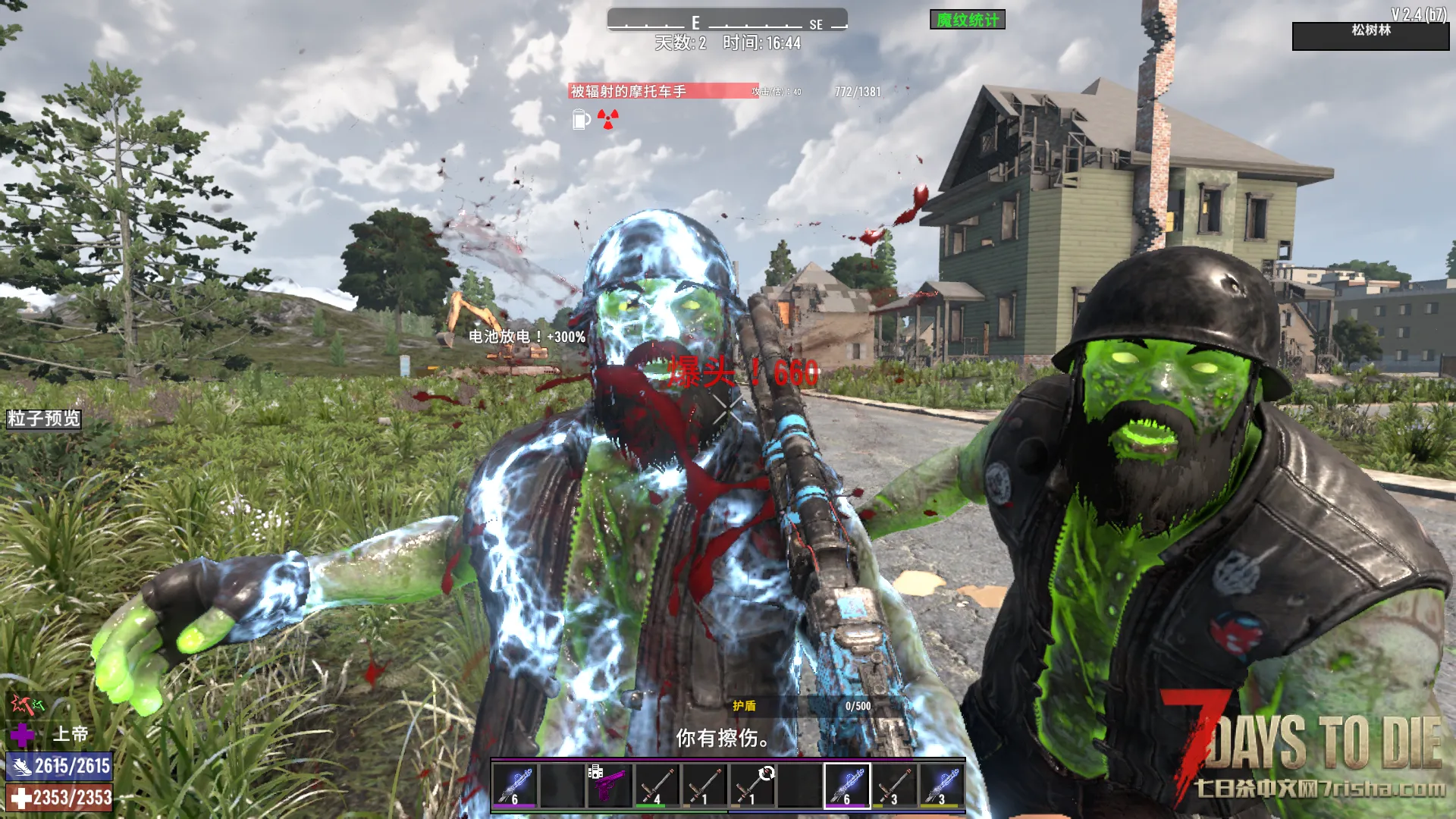Image resolution: width=1456 pixels, height=819 pixels.
Task: Select the glowing blue weapon slot with count 3
Action: point(942,784)
